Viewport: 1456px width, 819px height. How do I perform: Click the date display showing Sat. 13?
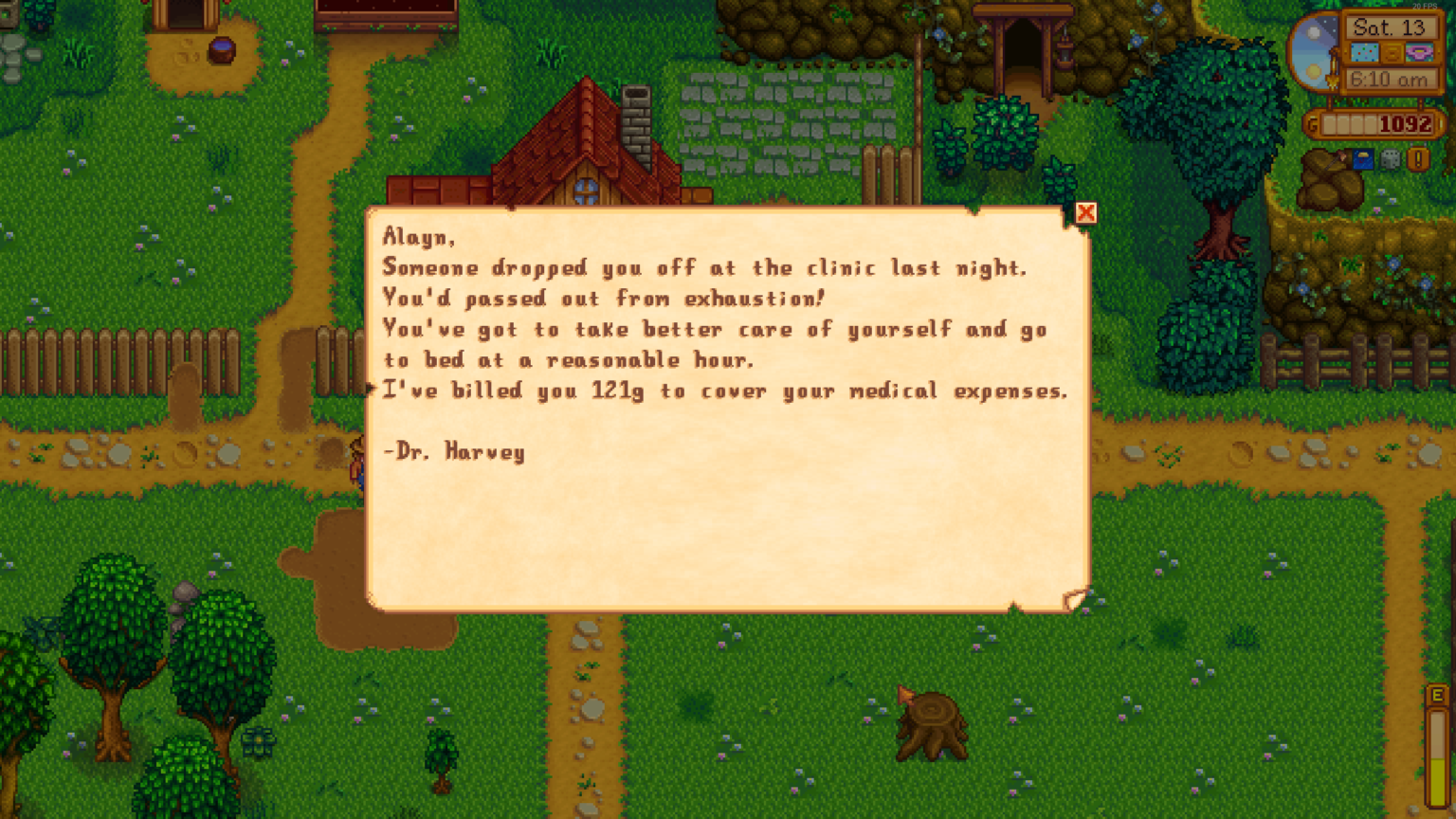pos(1390,27)
